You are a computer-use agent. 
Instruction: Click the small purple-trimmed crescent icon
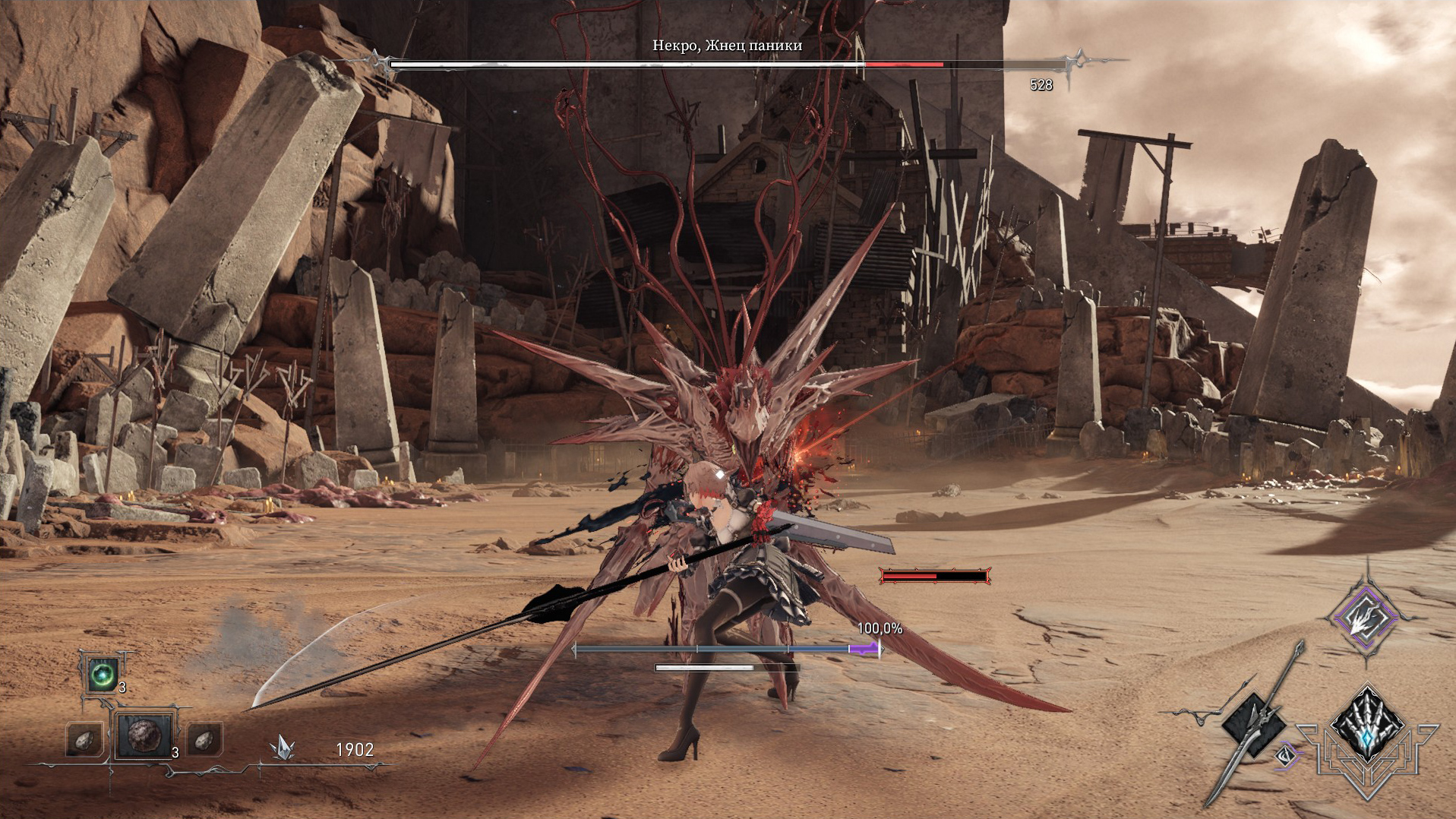1285,755
